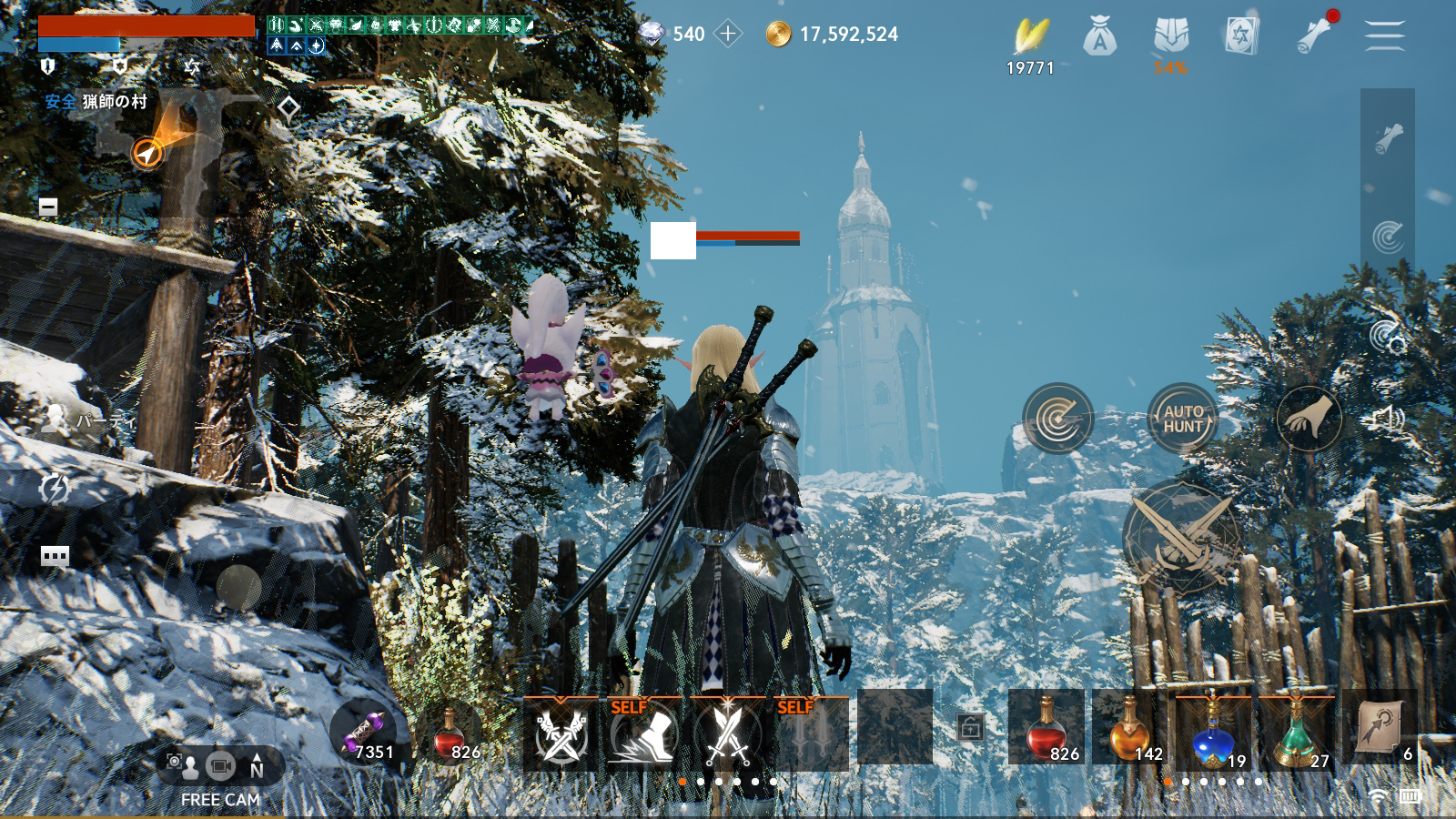Open the star card book icon

tap(1241, 36)
